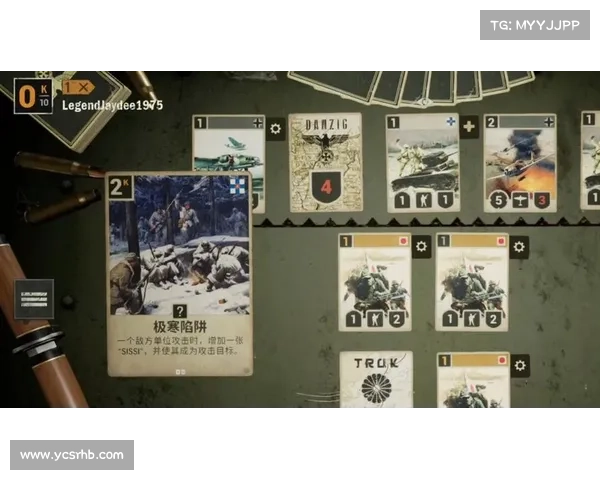Open the square menu button on the left edge

[34, 298]
